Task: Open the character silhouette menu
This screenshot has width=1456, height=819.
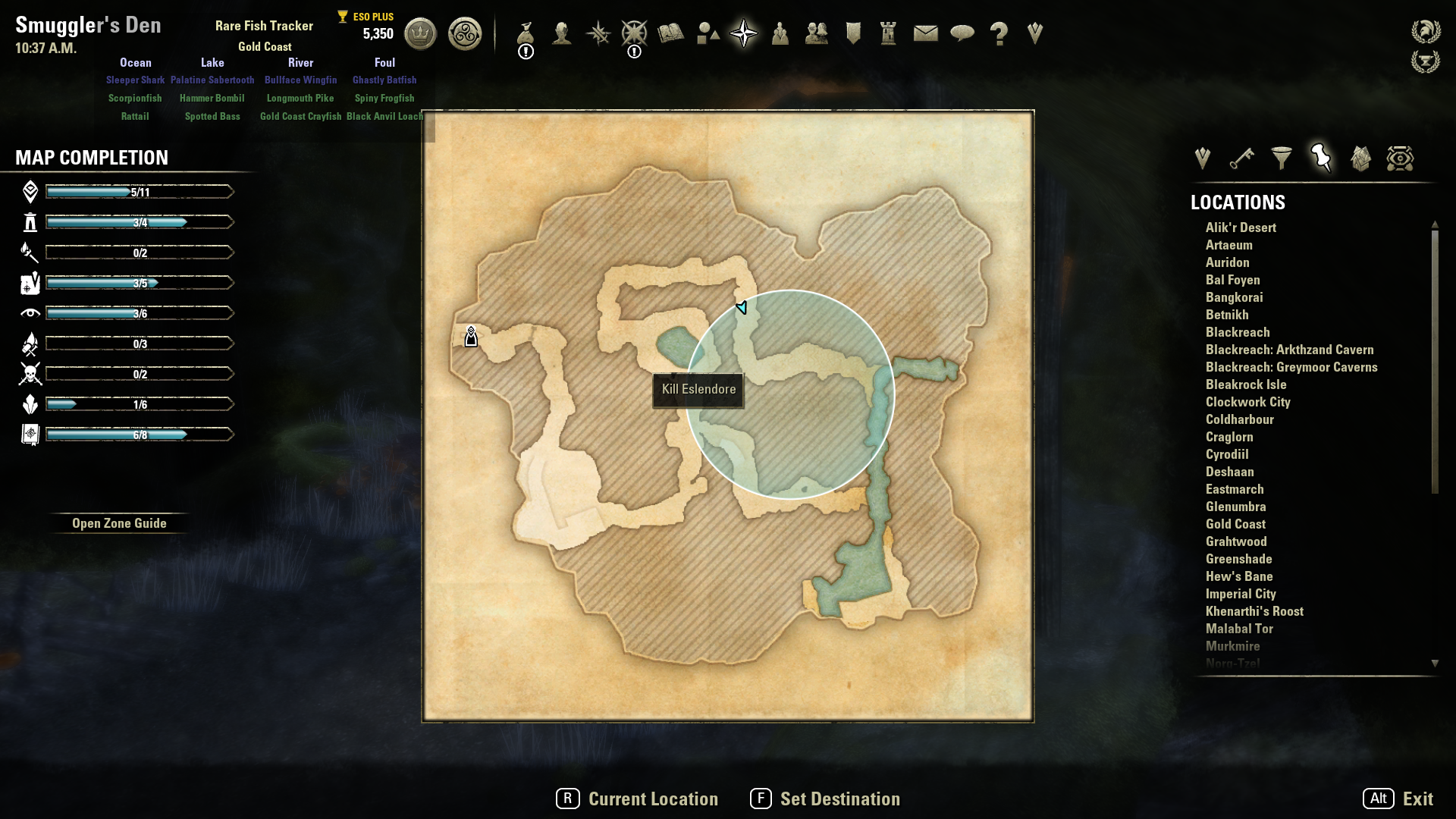Action: (x=562, y=33)
